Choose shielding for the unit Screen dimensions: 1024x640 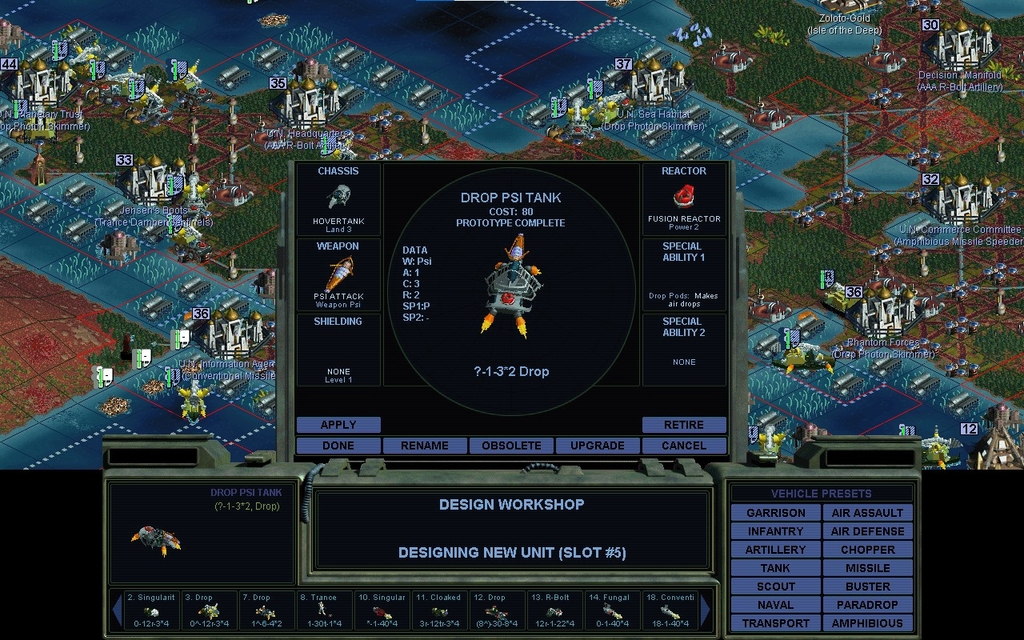tap(338, 349)
